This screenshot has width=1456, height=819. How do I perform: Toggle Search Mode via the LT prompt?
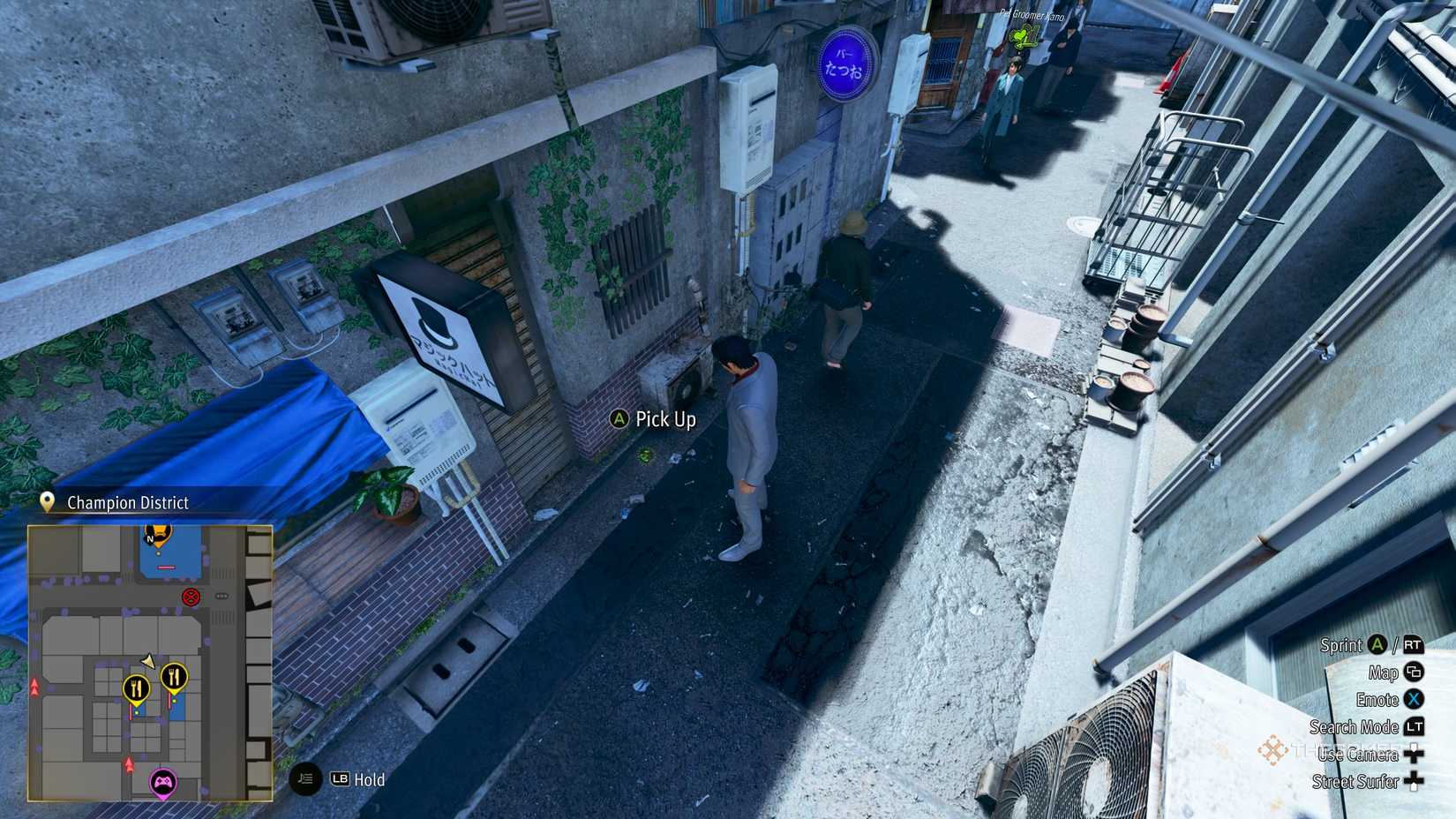pos(1415,727)
